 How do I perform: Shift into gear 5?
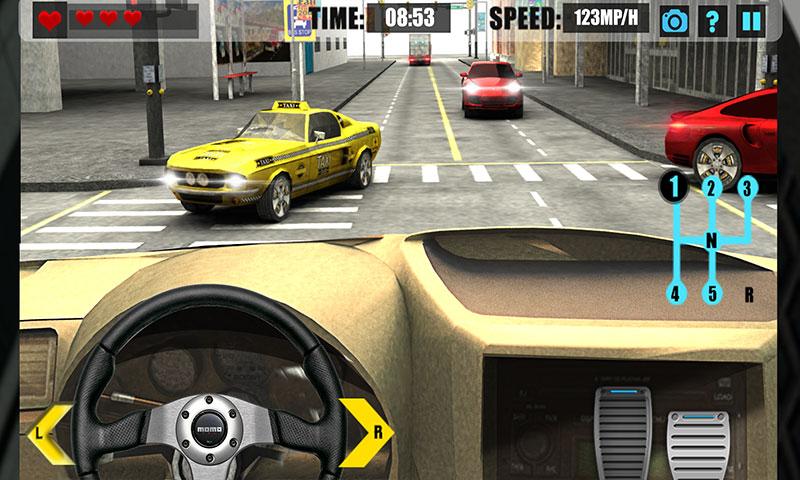pyautogui.click(x=711, y=294)
